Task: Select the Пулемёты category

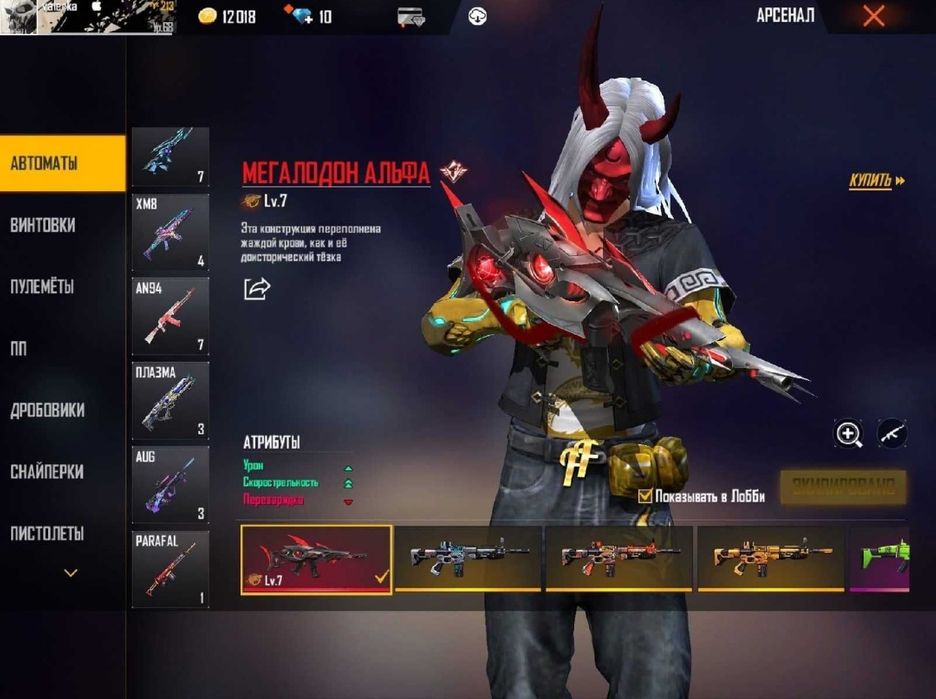Action: pos(43,287)
